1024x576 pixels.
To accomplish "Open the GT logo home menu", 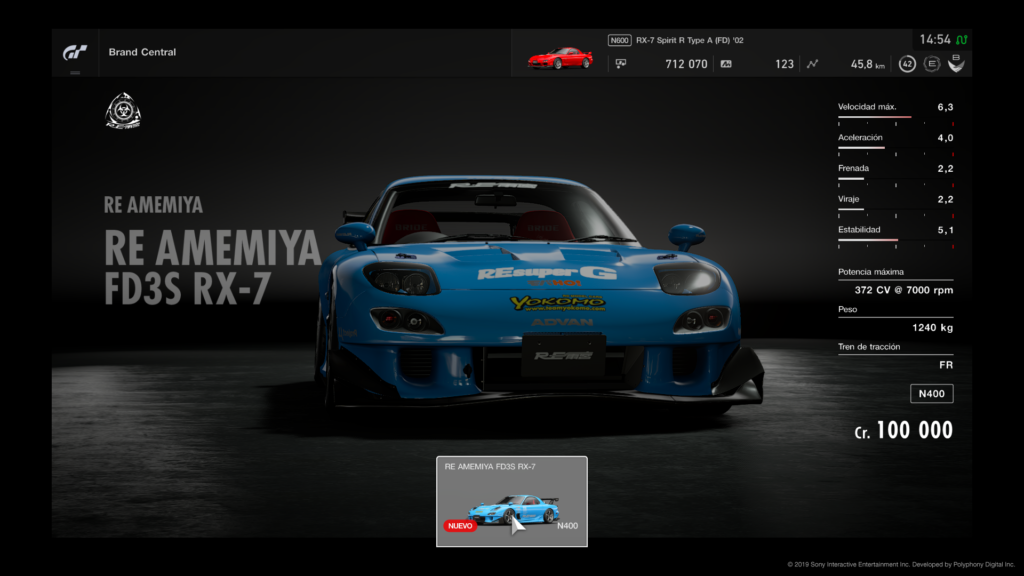I will 75,52.
